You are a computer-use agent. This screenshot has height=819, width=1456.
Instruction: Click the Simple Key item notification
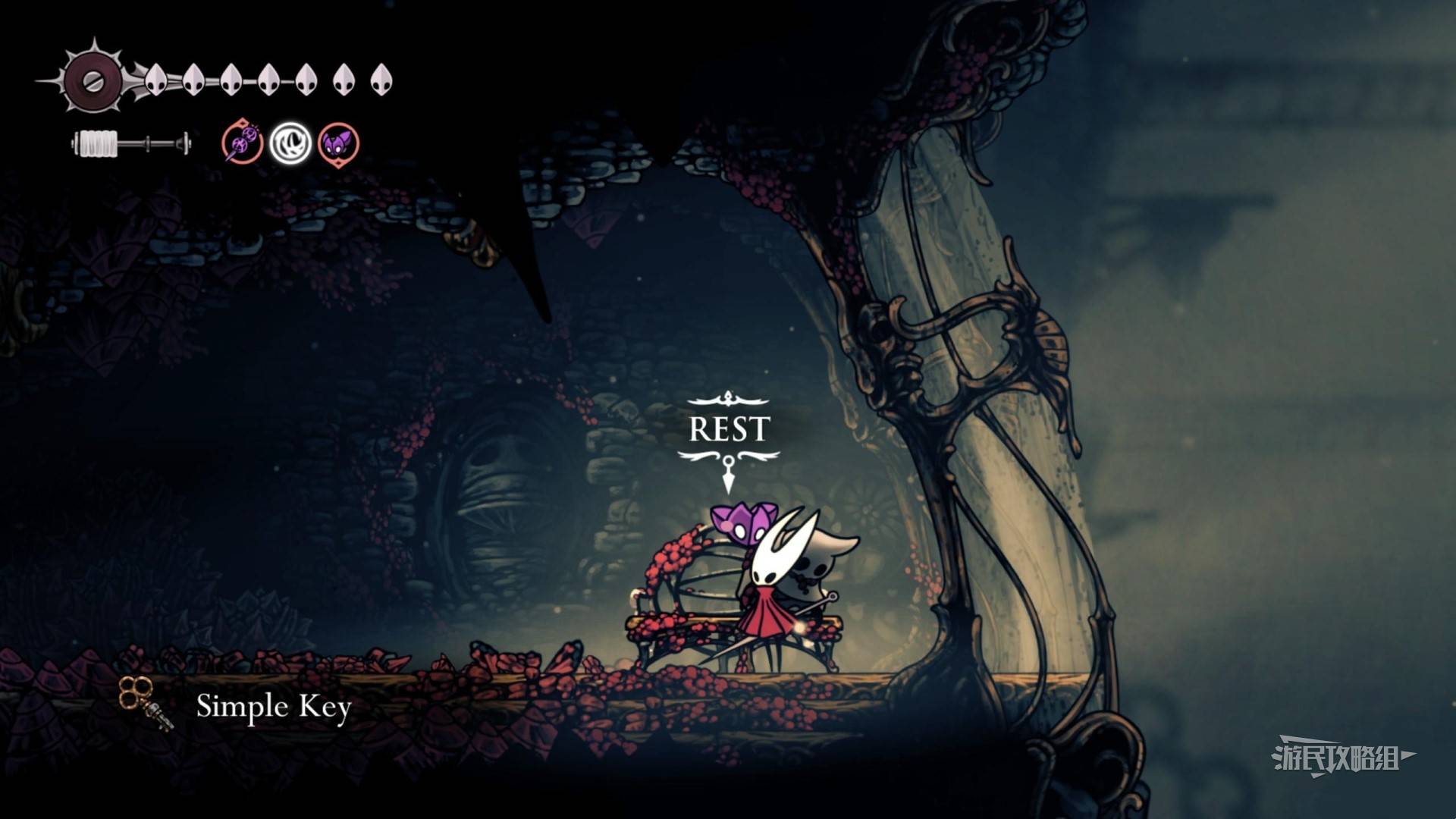point(273,706)
